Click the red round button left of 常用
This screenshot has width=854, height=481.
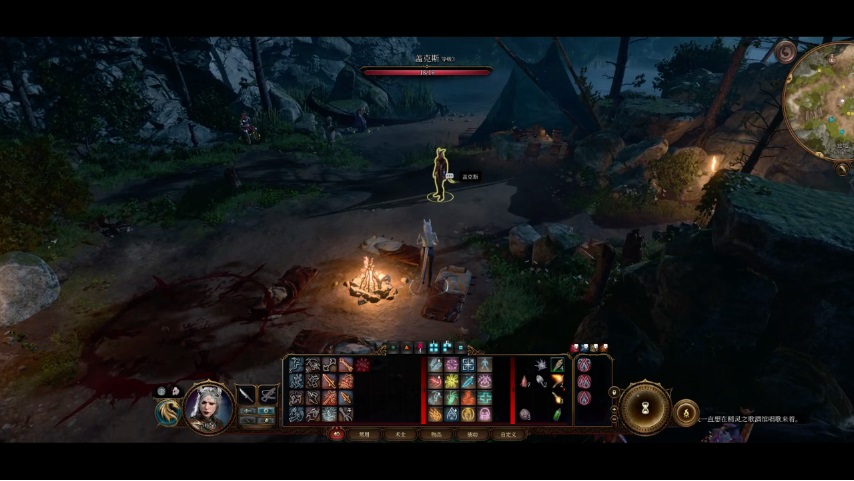[x=337, y=434]
